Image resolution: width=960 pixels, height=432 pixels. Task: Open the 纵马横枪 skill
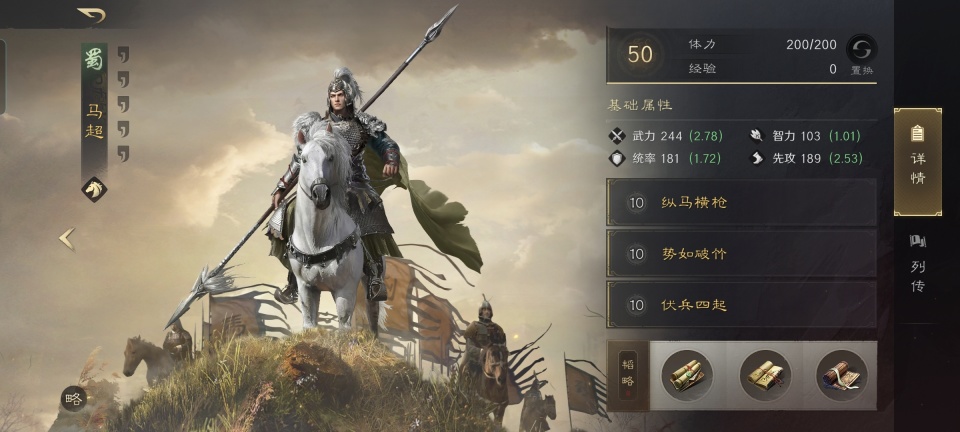[x=741, y=202]
